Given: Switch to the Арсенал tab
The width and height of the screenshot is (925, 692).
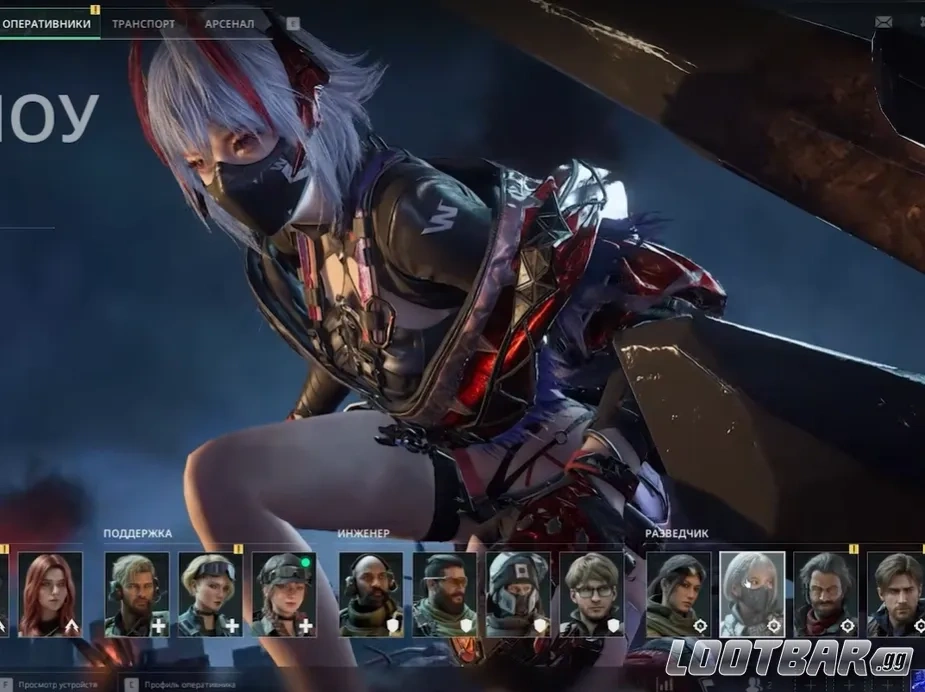Looking at the screenshot, I should point(229,23).
